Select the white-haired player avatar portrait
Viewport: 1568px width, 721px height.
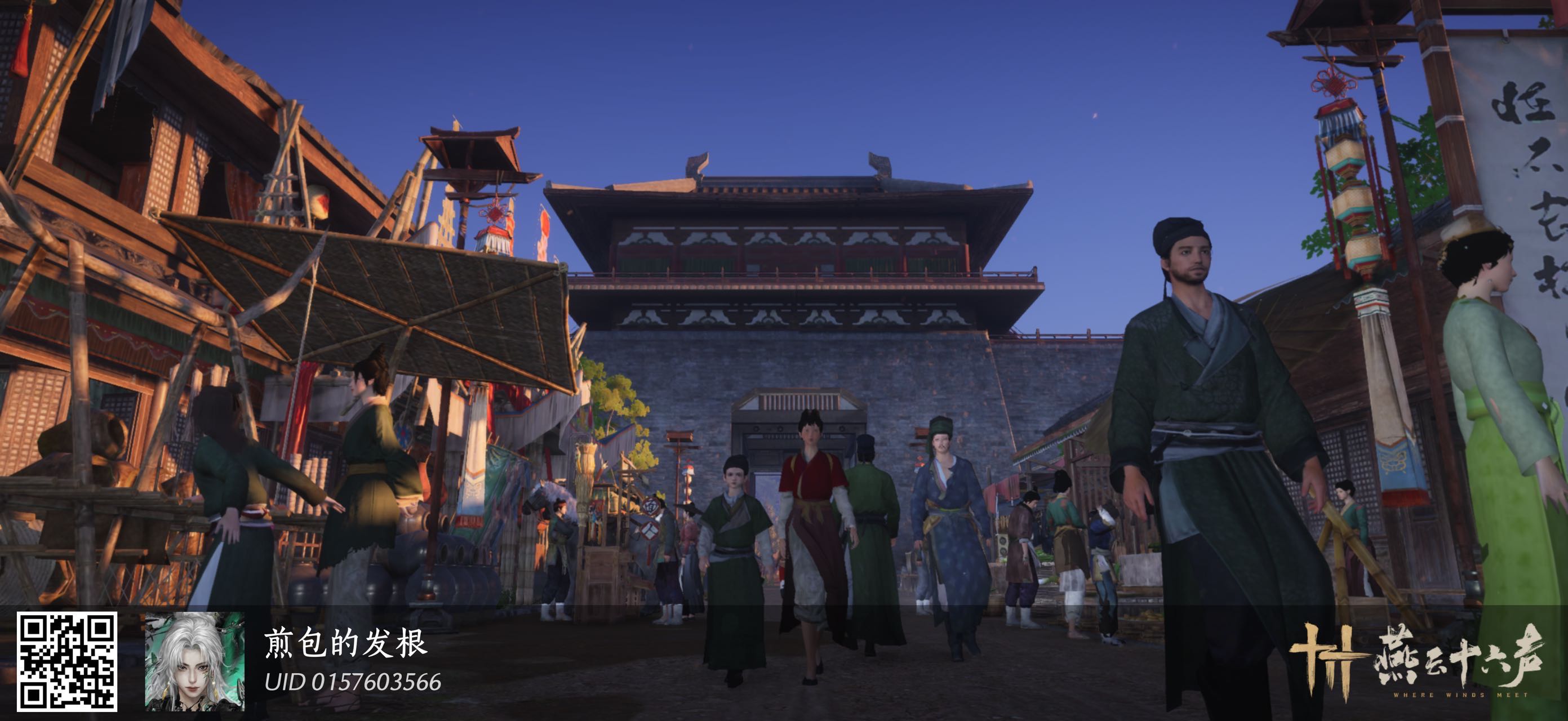(x=194, y=661)
